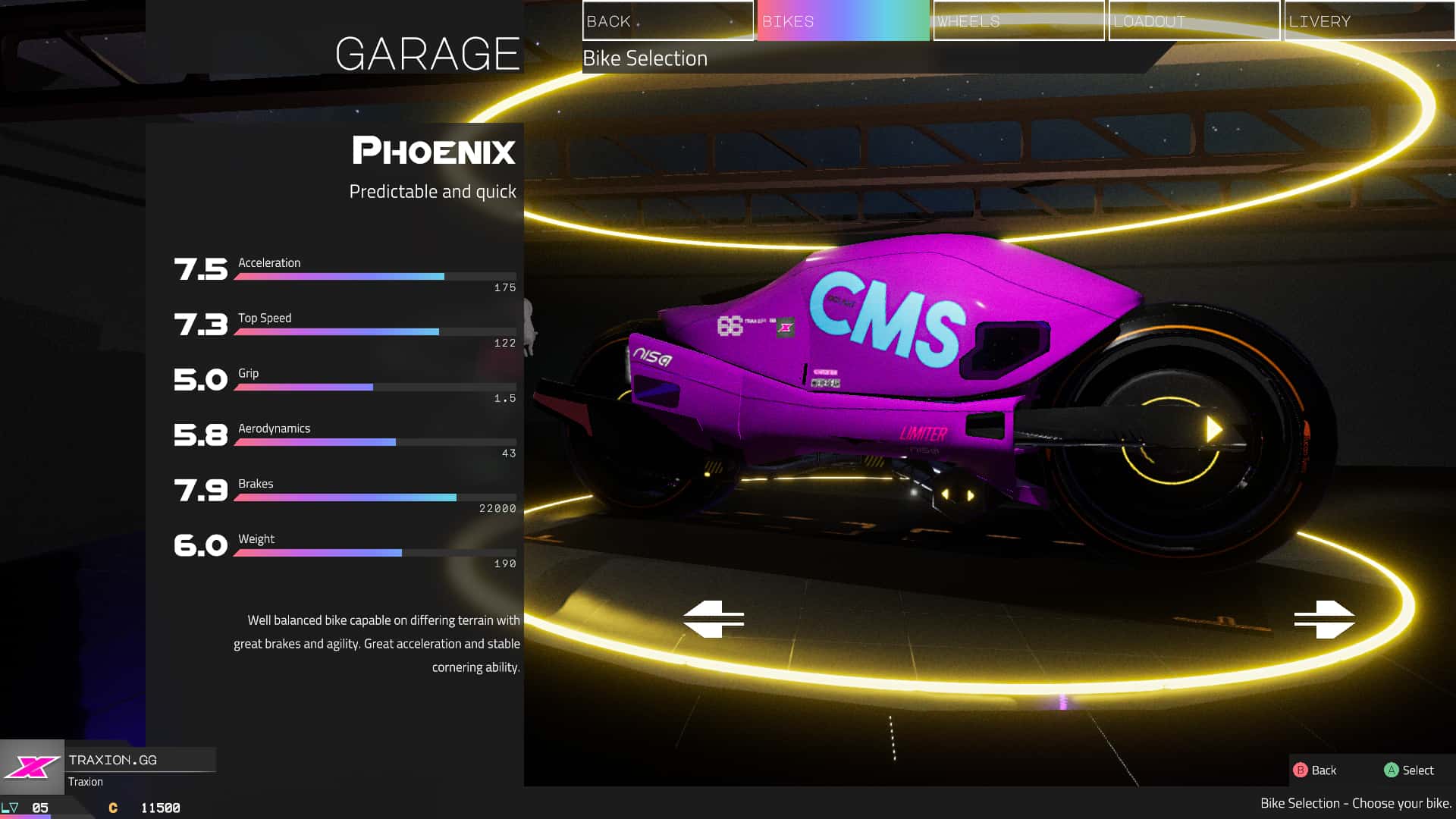Image resolution: width=1456 pixels, height=819 pixels.
Task: Click the Bike Selection header label
Action: tap(644, 58)
